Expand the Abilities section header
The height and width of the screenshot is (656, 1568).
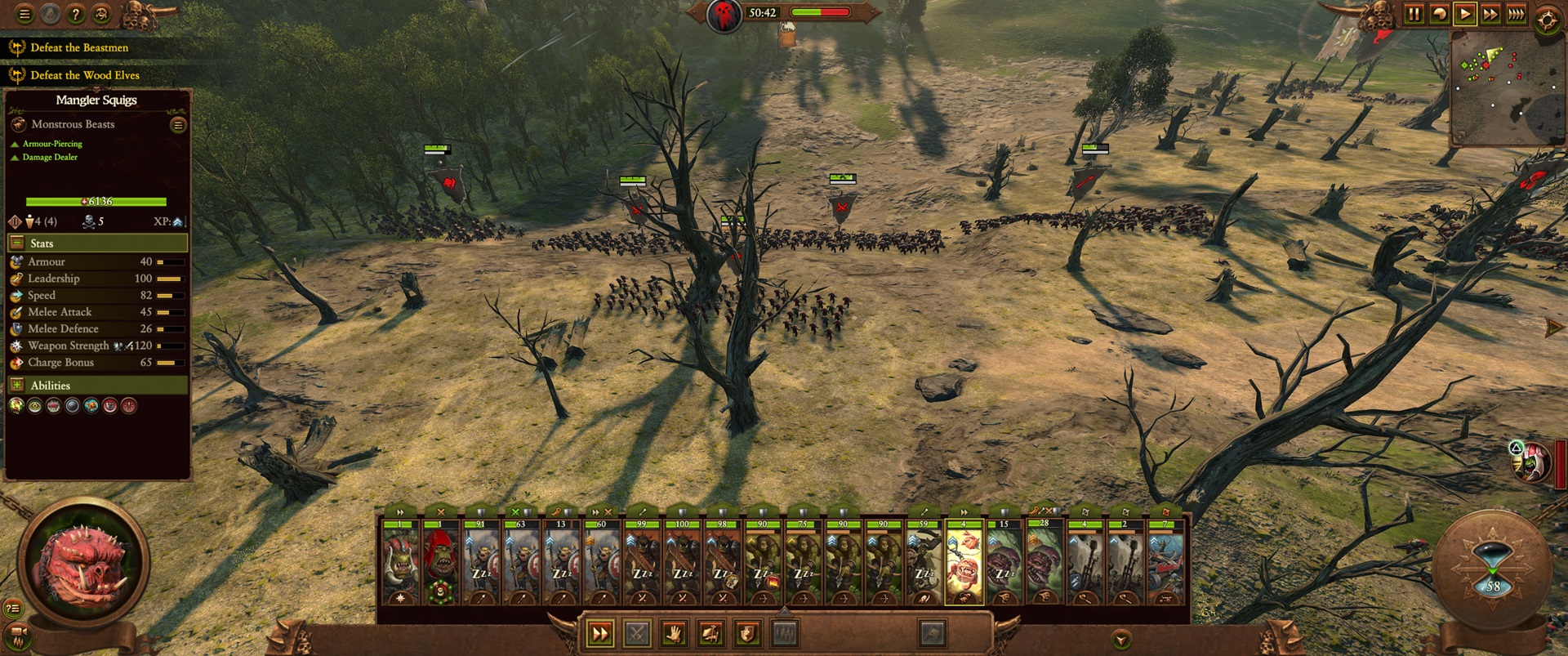(16, 384)
